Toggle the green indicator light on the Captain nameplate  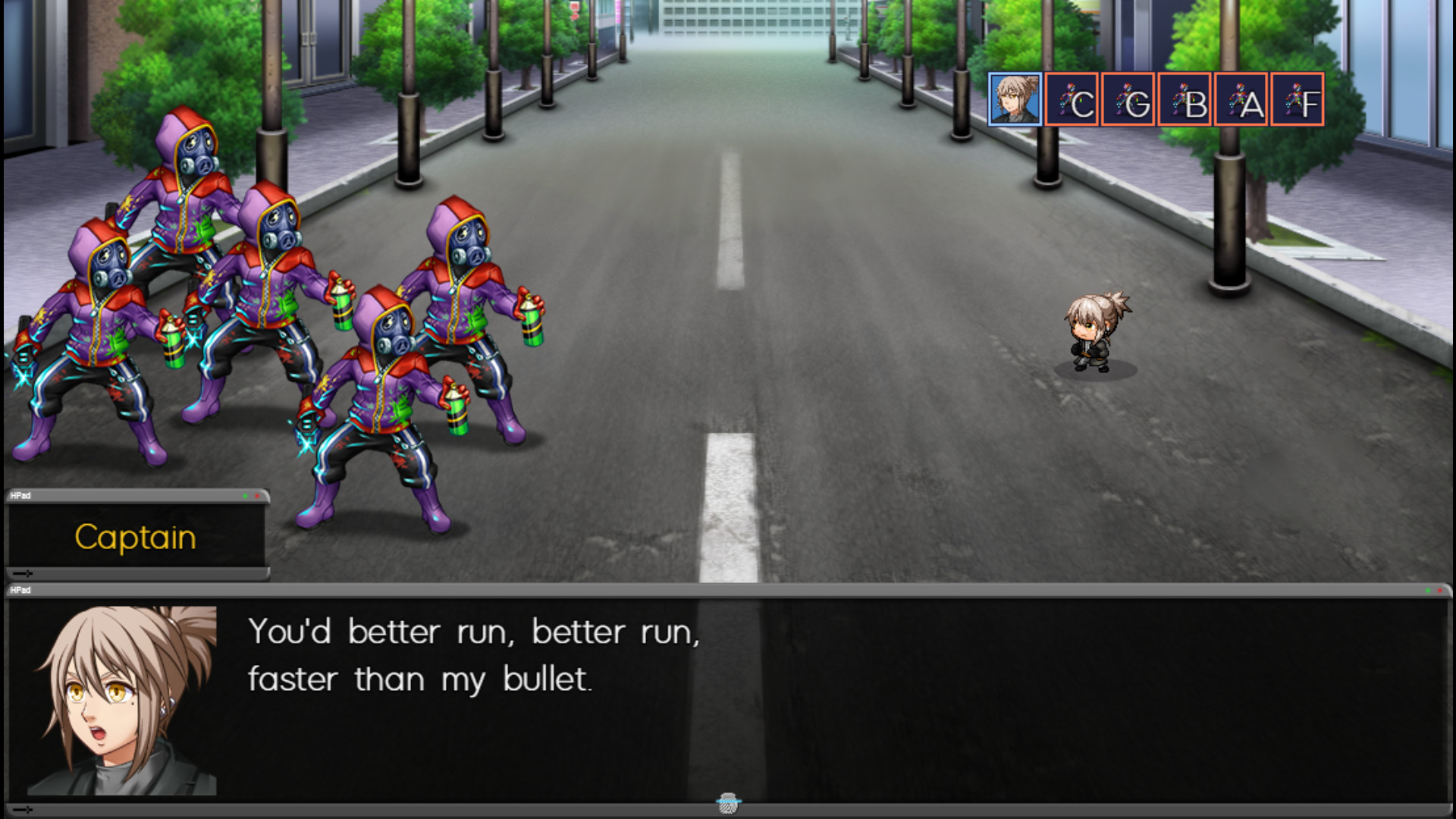[246, 496]
